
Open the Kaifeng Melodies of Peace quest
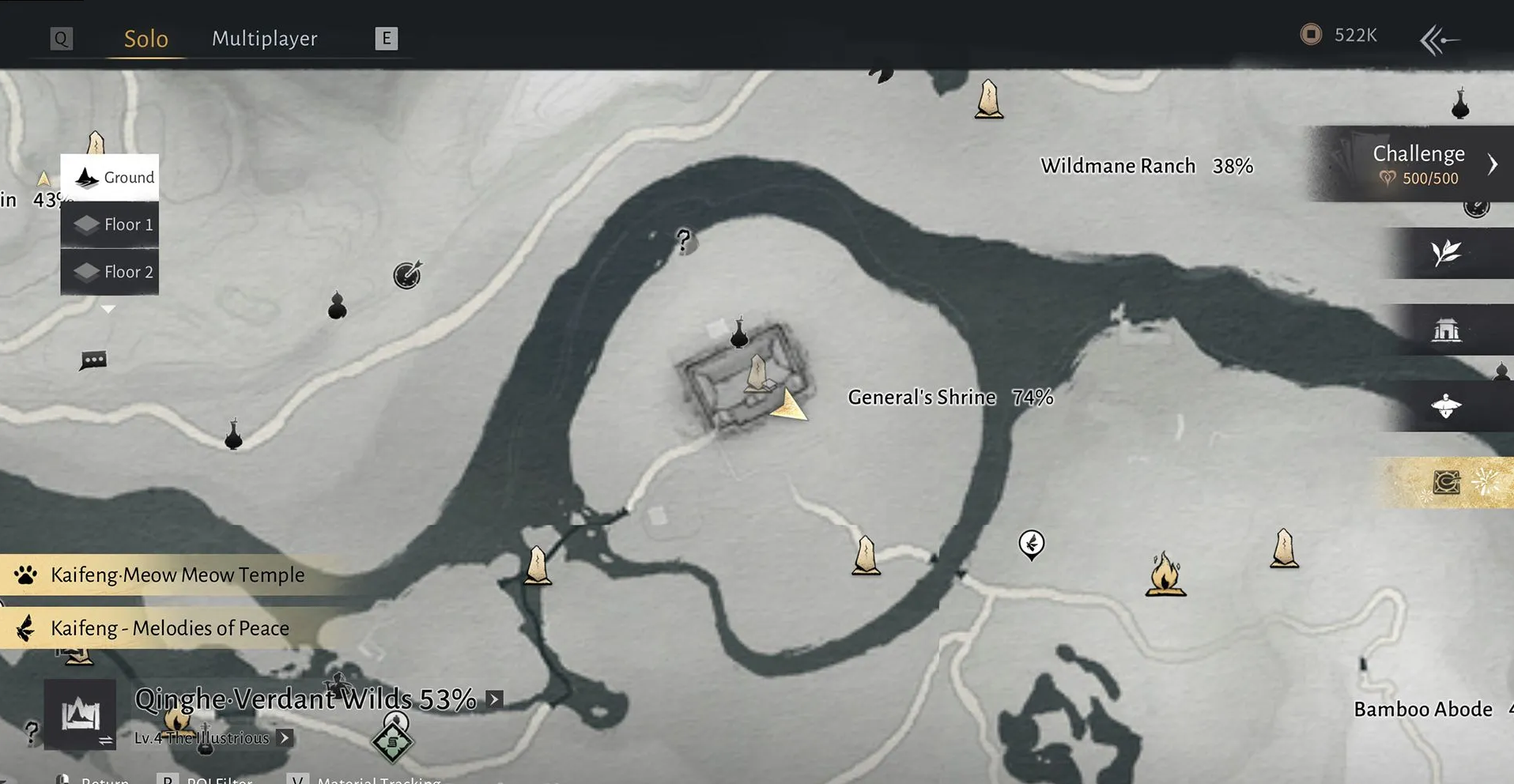coord(169,628)
